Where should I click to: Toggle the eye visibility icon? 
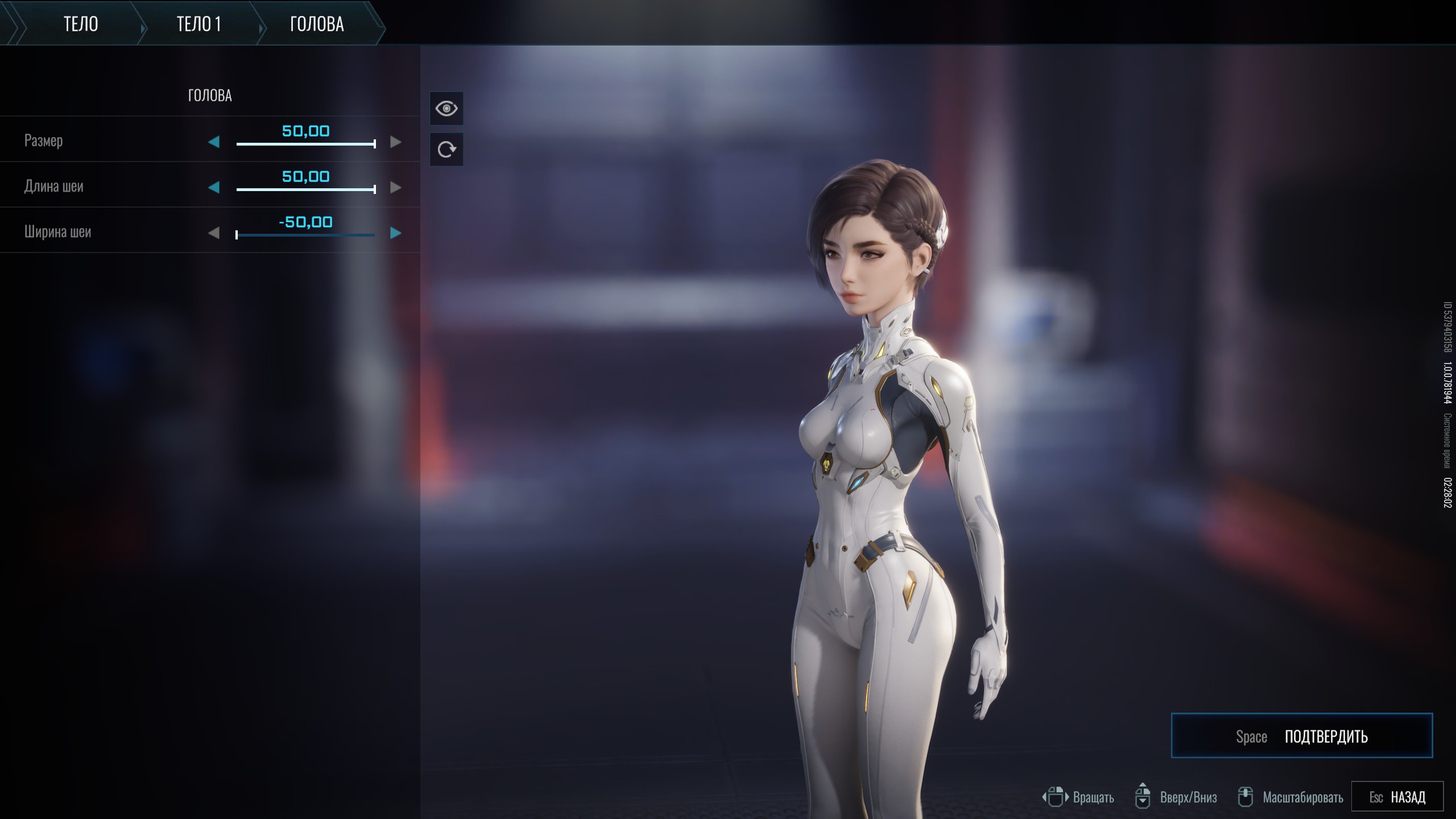pos(446,108)
